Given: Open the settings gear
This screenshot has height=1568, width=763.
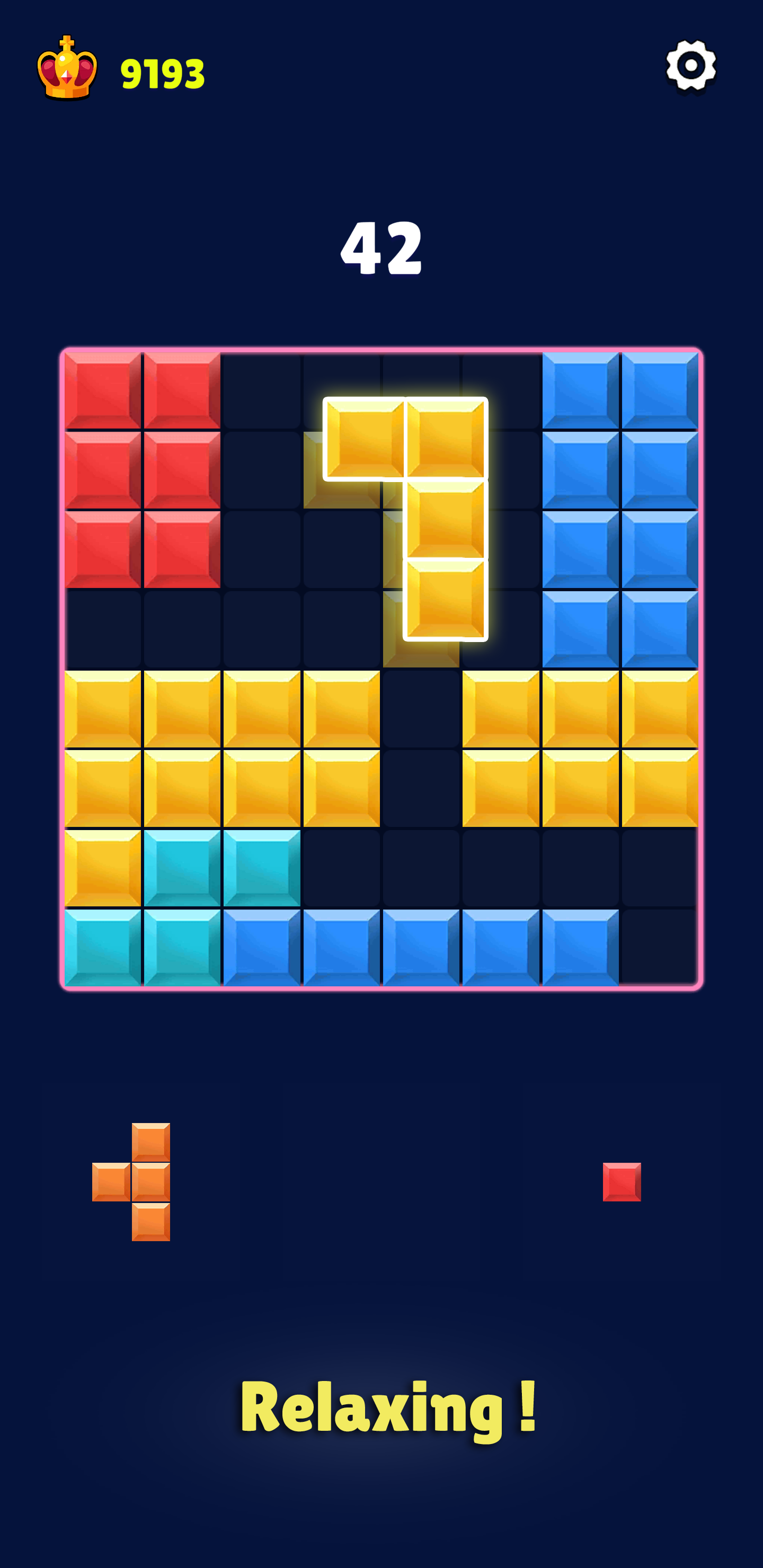Looking at the screenshot, I should click(691, 65).
